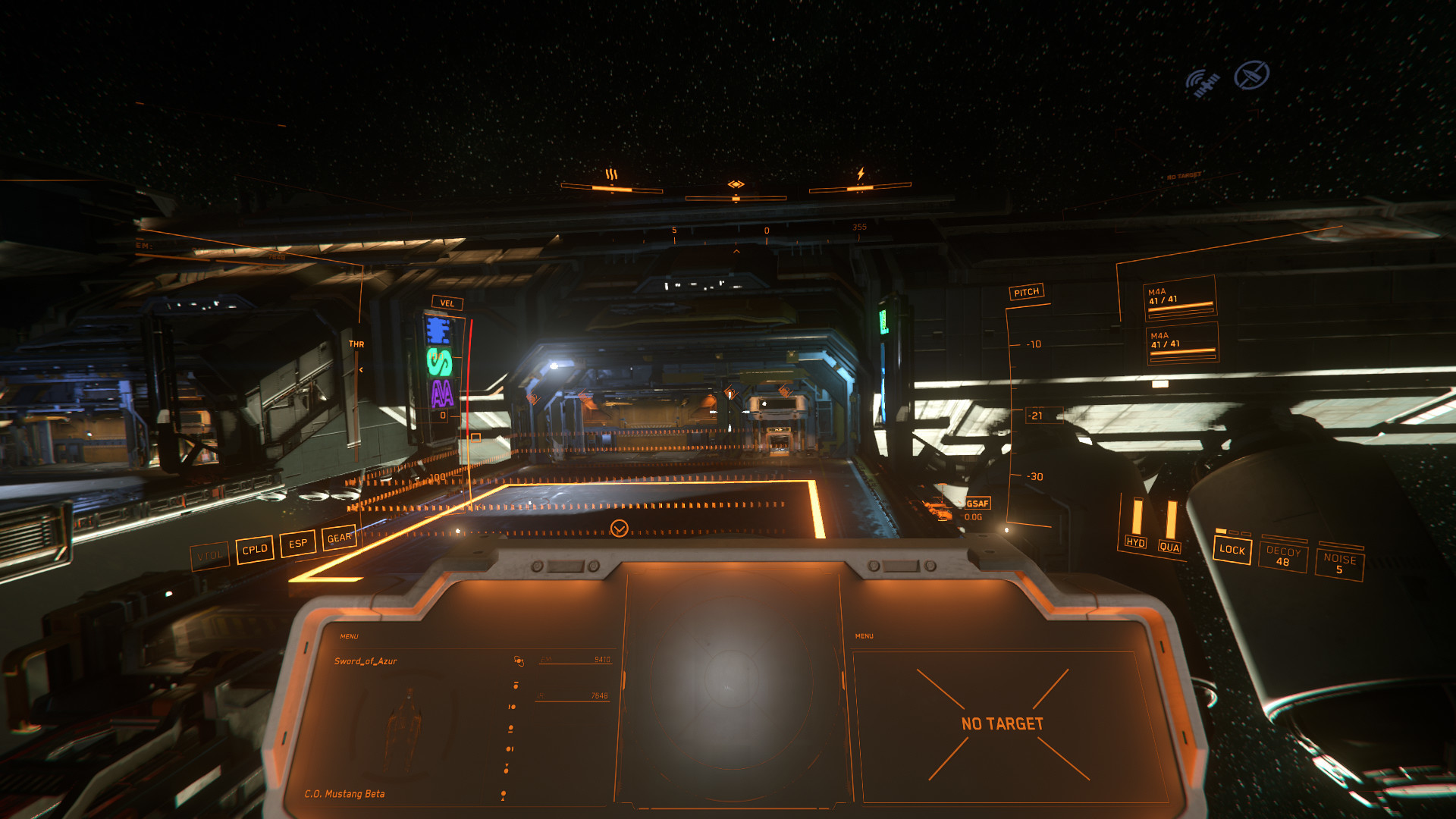Screen dimensions: 1456x819
Task: Click the QUA quantum fuel label
Action: 1169,547
